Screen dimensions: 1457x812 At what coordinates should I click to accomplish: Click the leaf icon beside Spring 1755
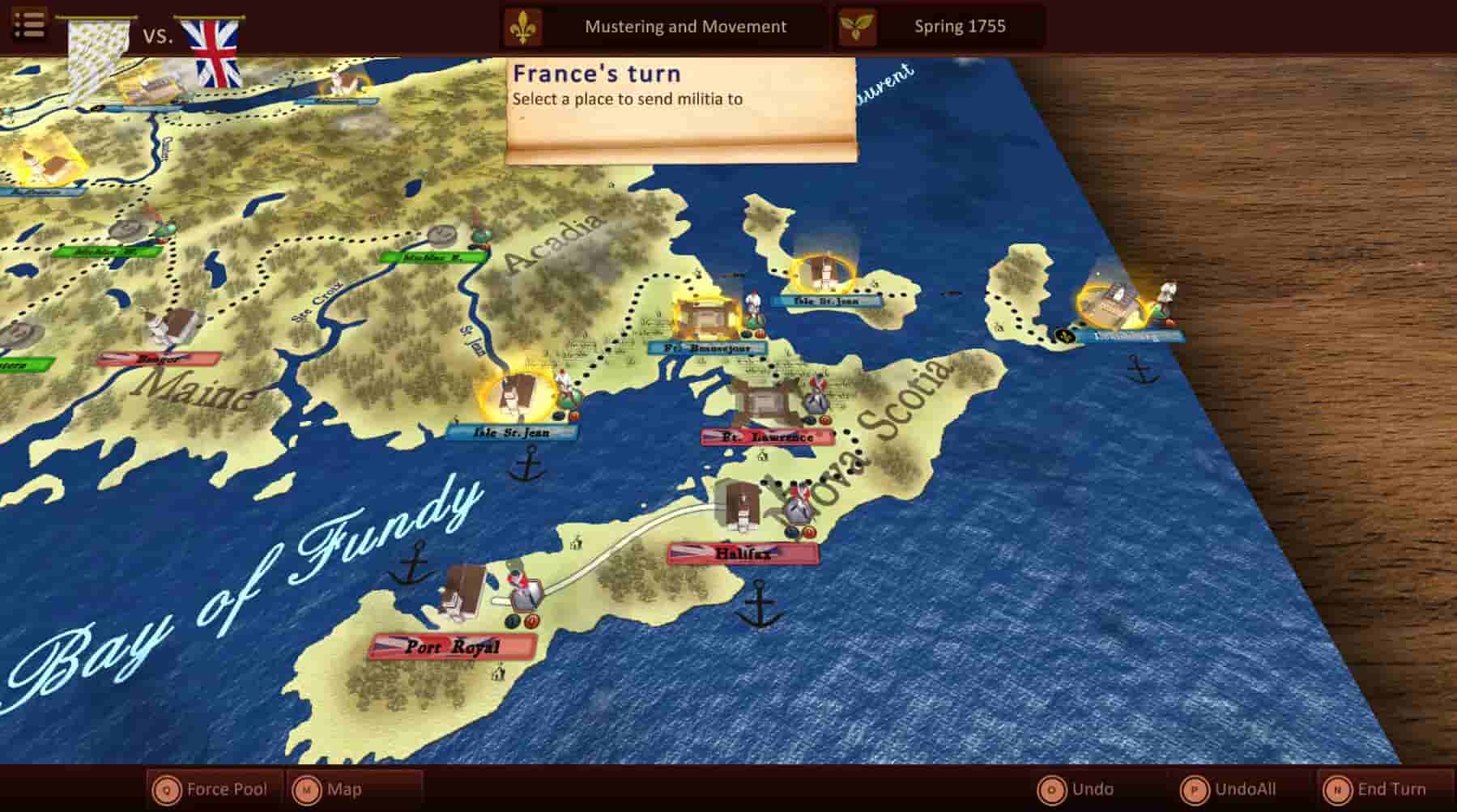855,25
